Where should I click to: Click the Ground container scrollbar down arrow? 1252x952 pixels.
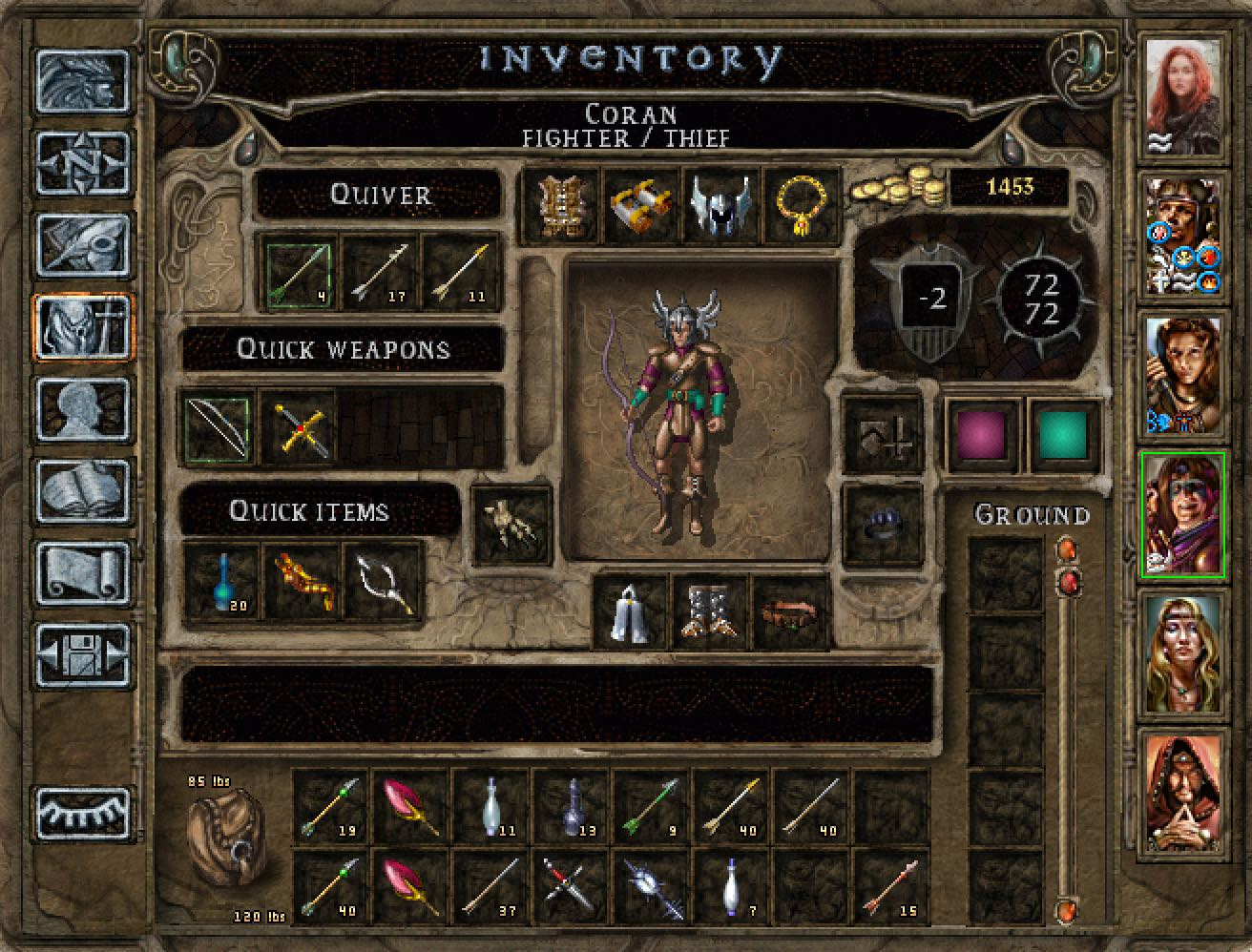(1066, 911)
